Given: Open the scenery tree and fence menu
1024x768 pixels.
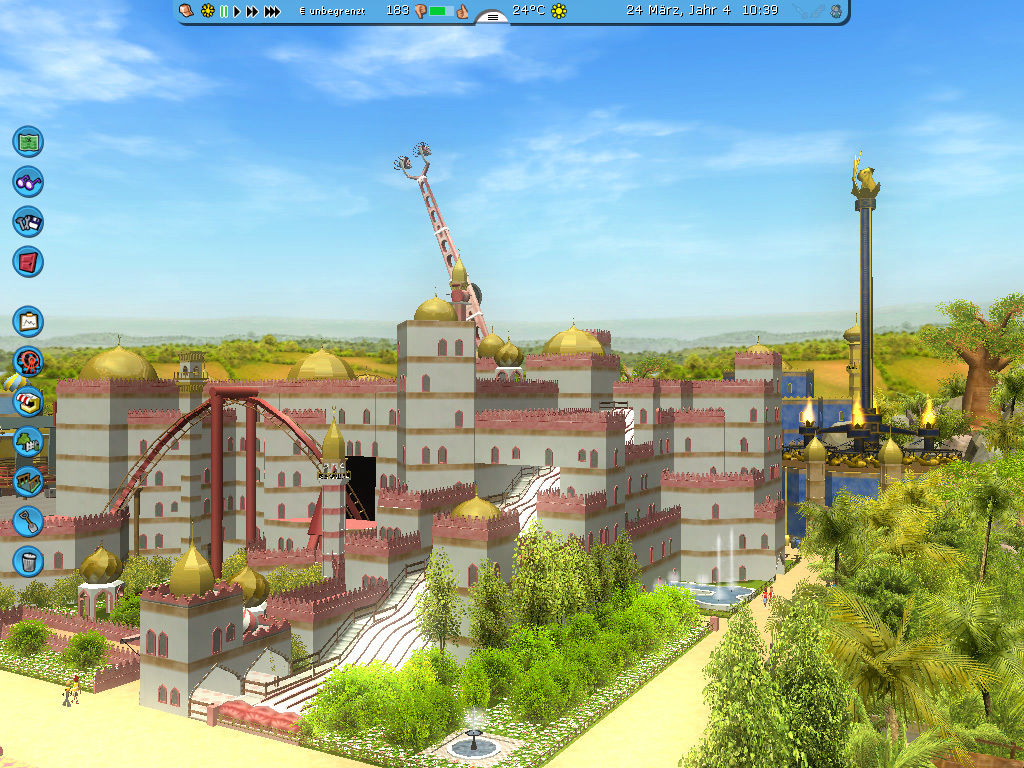Looking at the screenshot, I should click(x=28, y=440).
